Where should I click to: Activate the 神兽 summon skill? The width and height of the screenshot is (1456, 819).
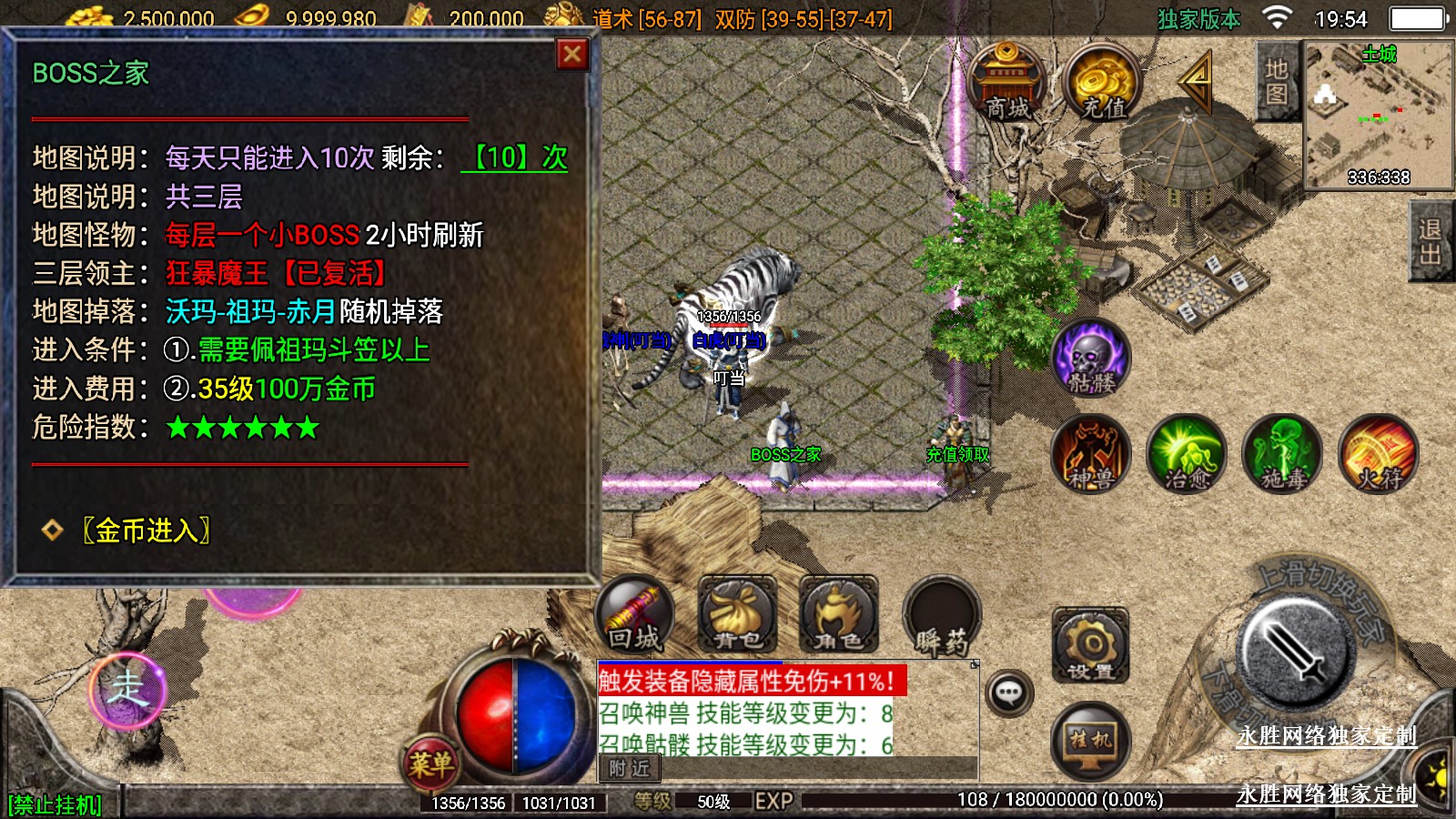[x=1091, y=454]
